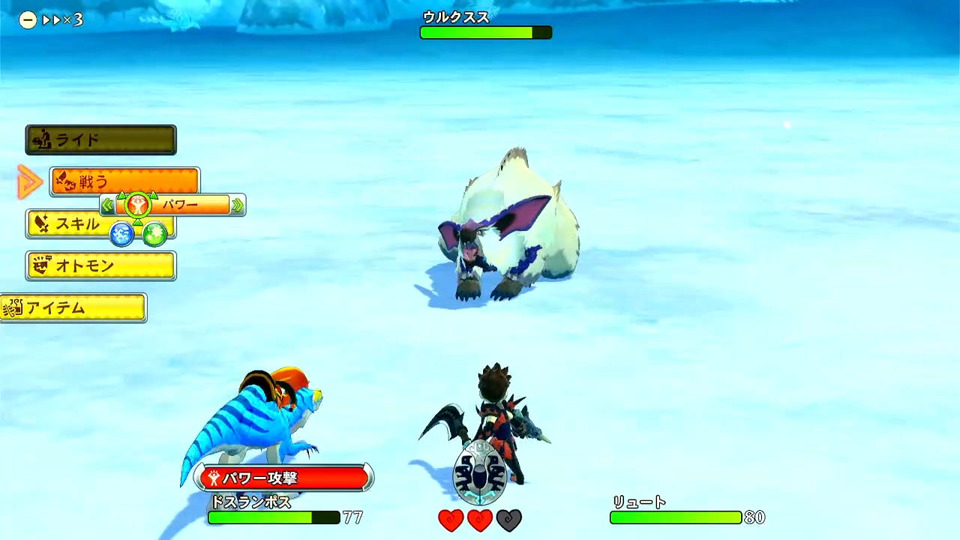Screen dimensions: 960x540
Task: Select the ライド (Ride) command
Action: point(101,139)
